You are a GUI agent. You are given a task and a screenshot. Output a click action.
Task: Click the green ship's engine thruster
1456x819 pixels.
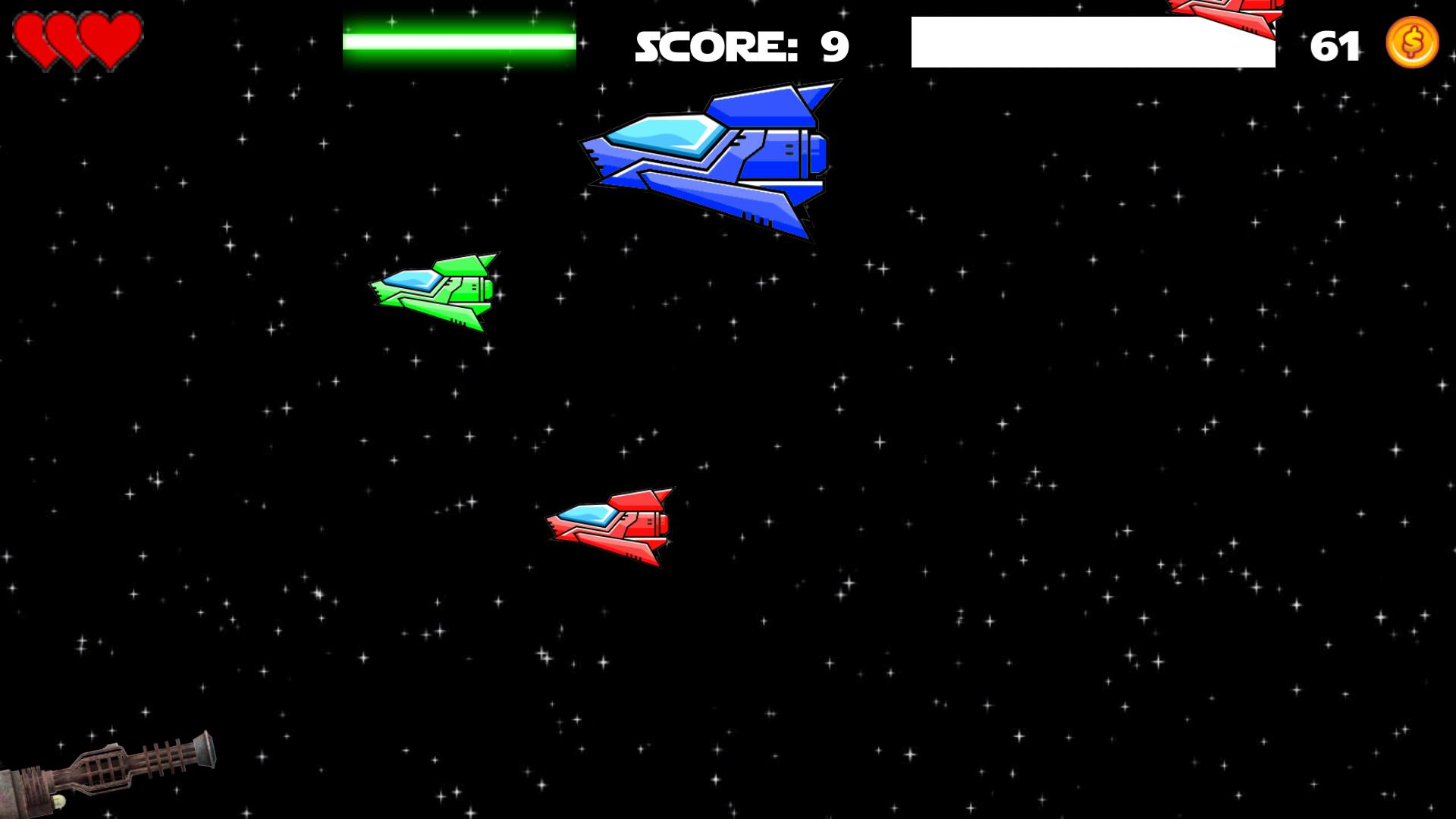[x=489, y=288]
